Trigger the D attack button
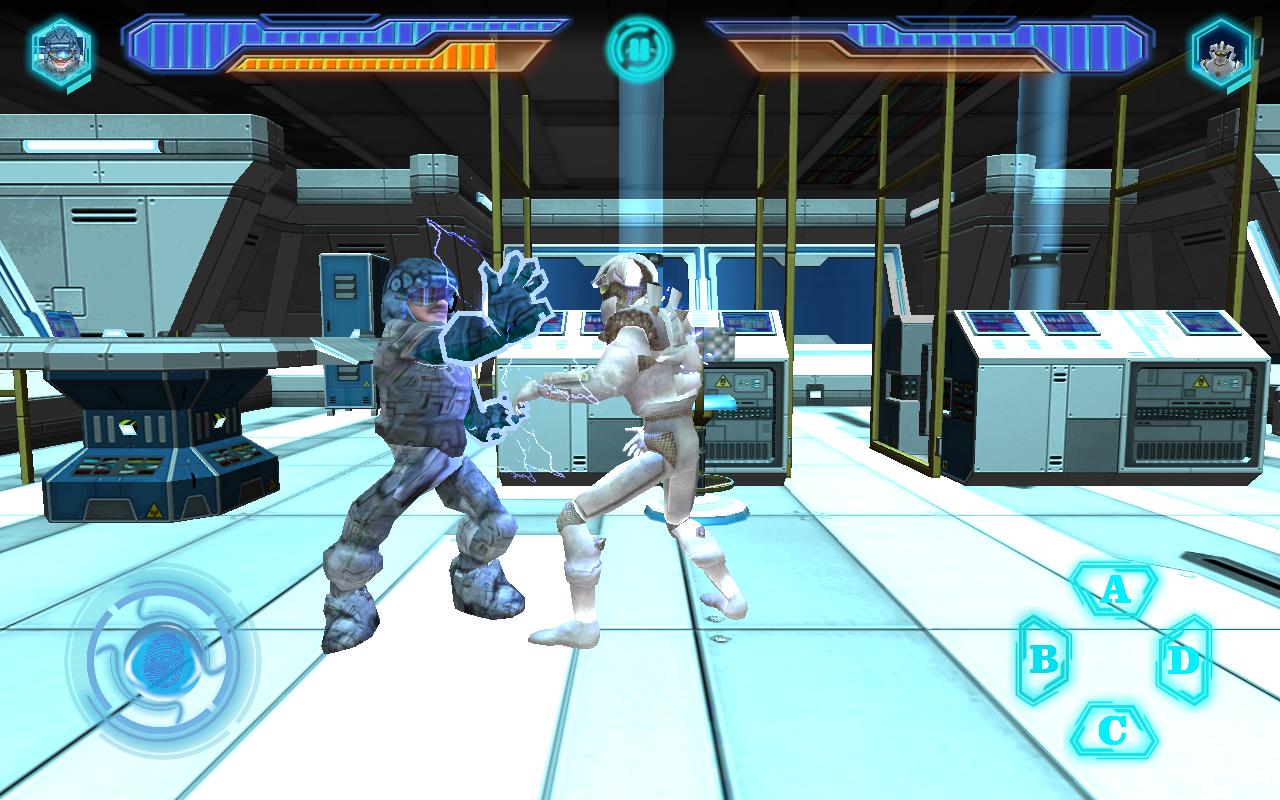Image resolution: width=1280 pixels, height=800 pixels. click(1184, 659)
